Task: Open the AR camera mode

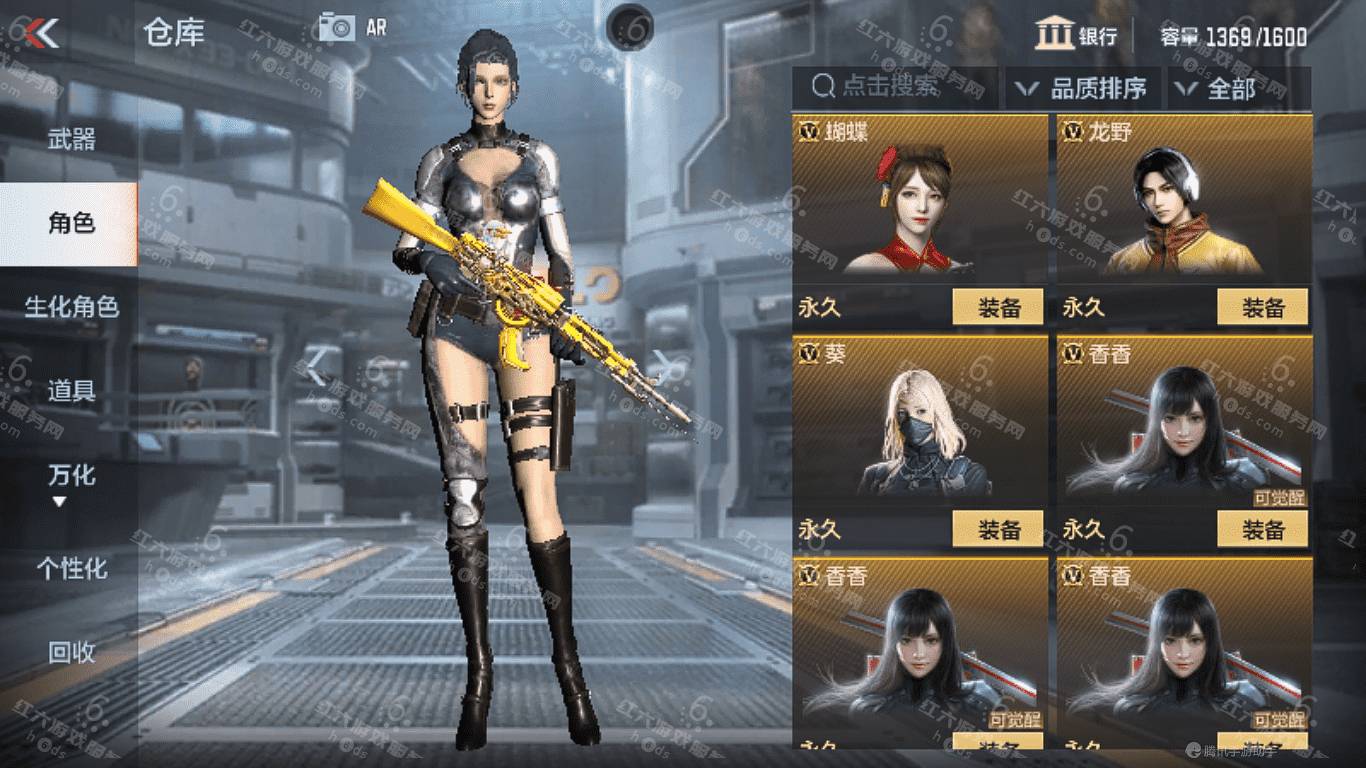Action: (352, 27)
